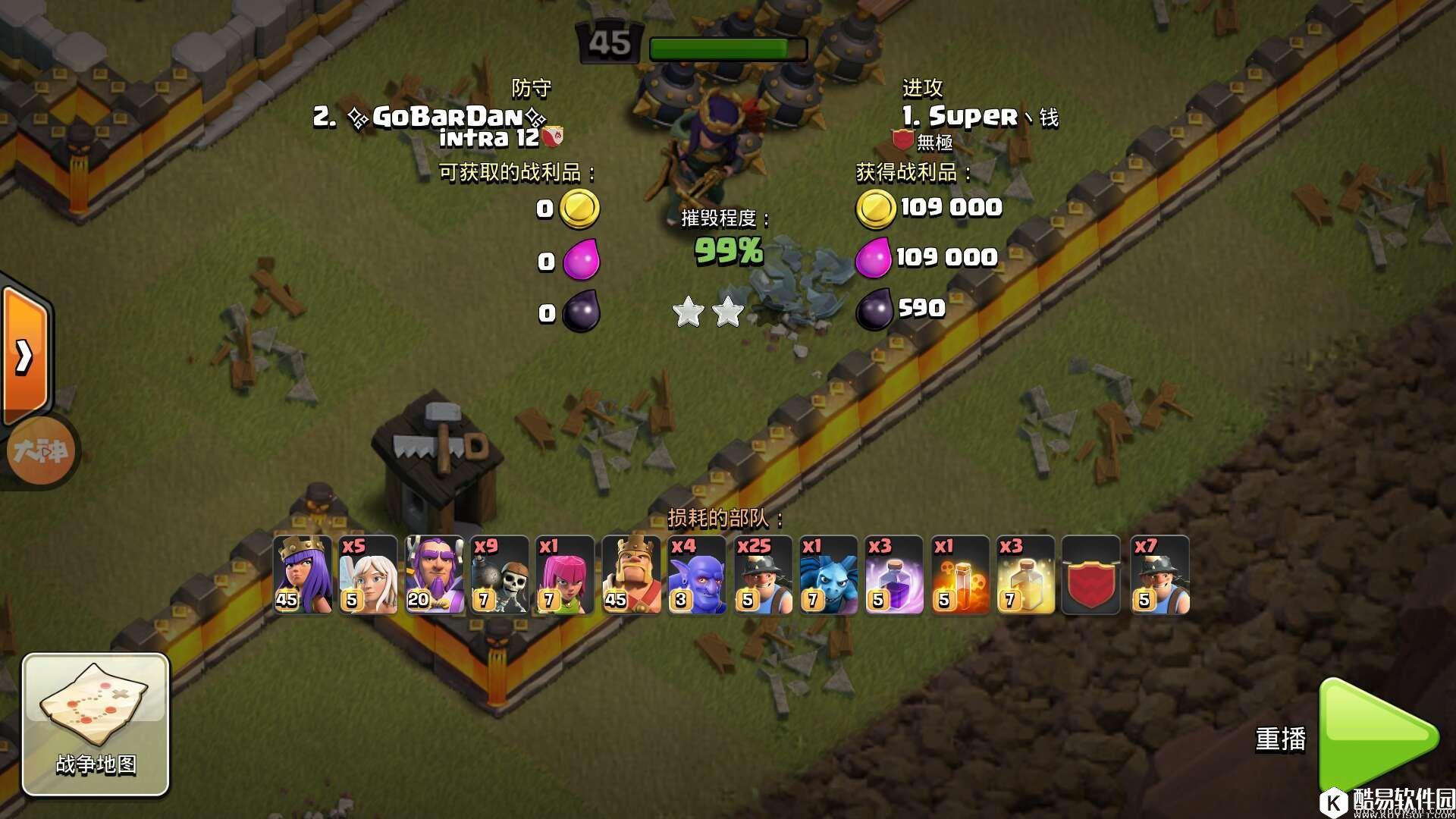1456x819 pixels.
Task: Select the Bowler troop card
Action: pyautogui.click(x=697, y=575)
